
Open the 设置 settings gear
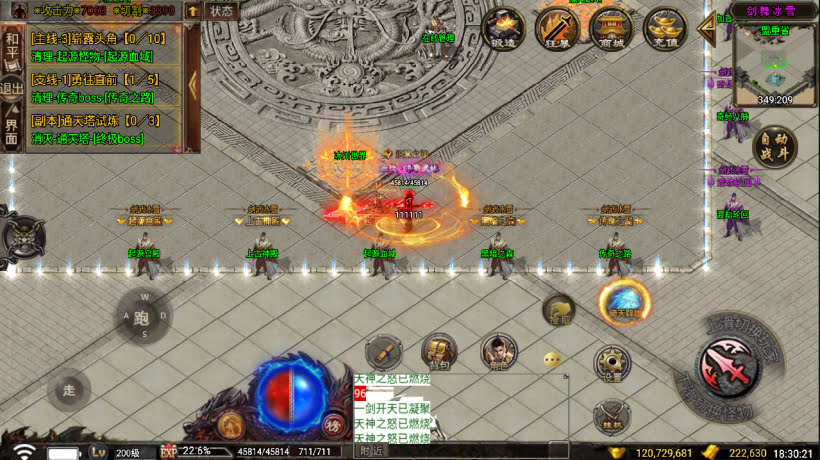(x=612, y=364)
